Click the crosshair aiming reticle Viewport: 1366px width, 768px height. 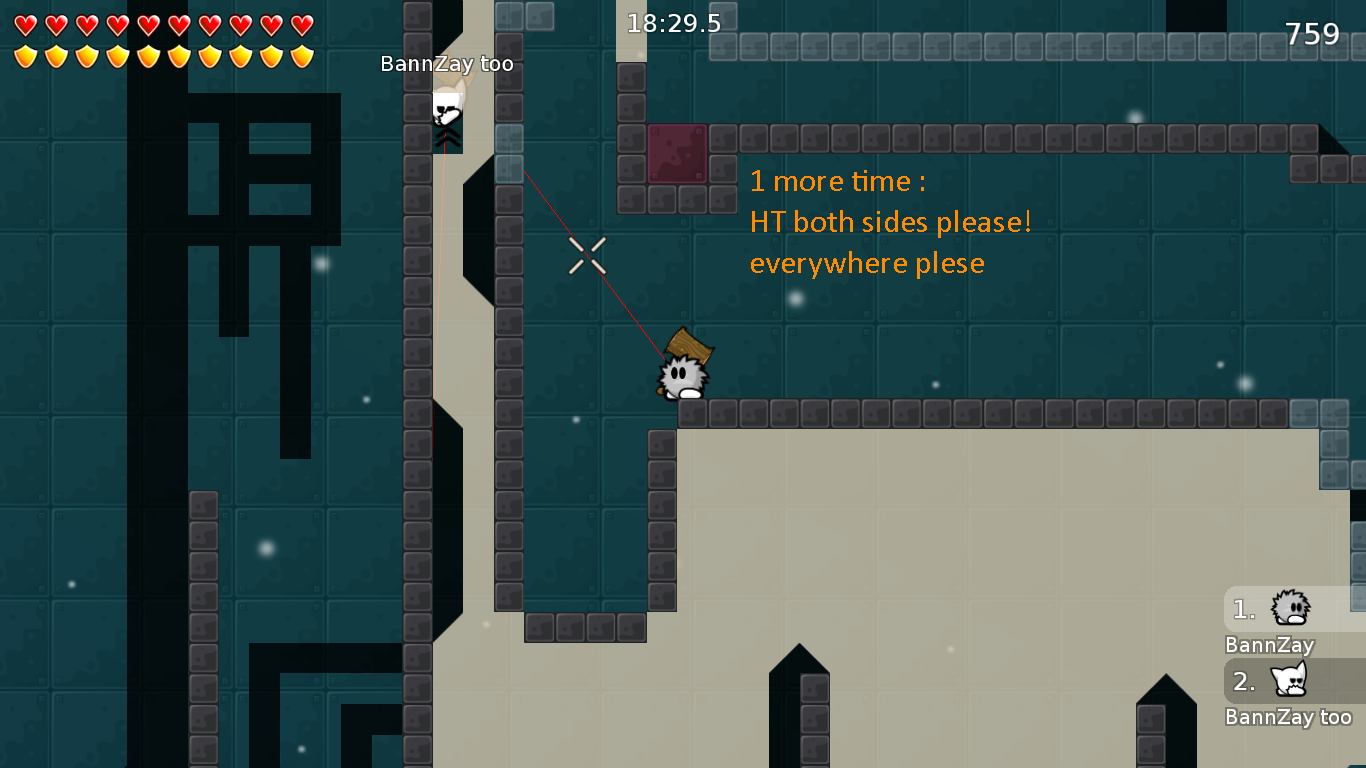586,256
